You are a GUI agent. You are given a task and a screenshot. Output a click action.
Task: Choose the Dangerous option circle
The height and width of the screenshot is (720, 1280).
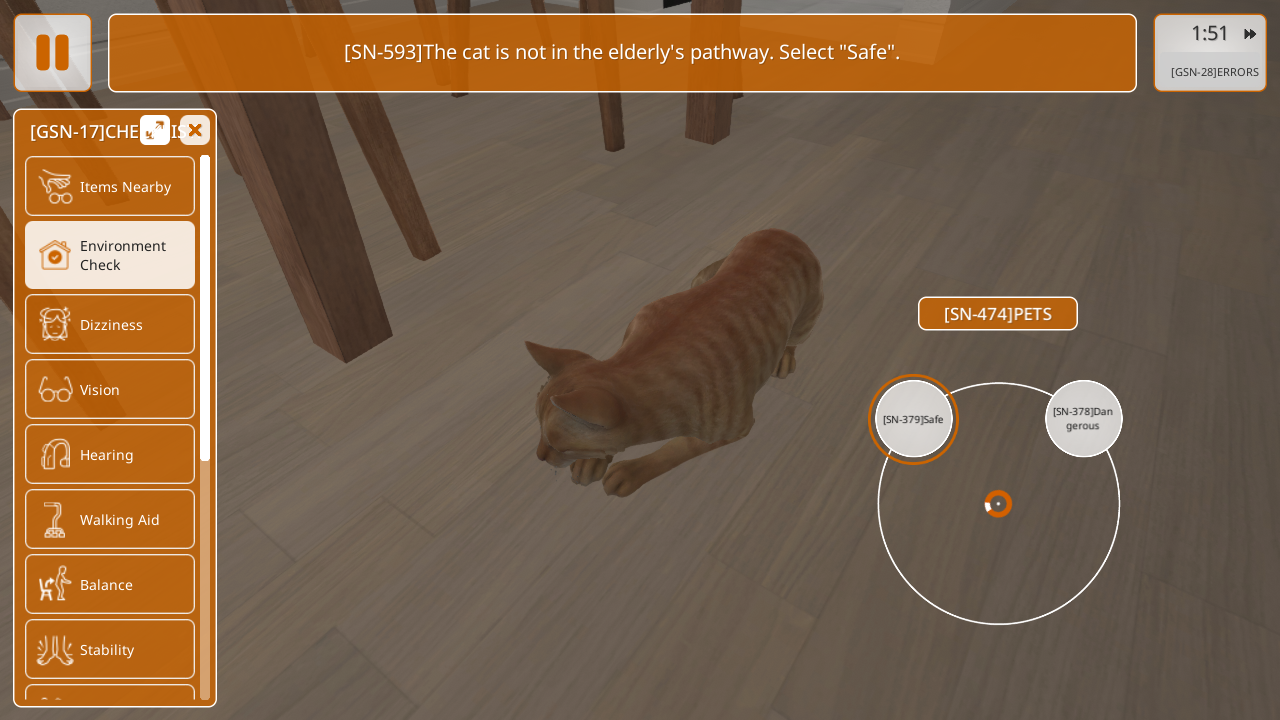(x=1083, y=419)
